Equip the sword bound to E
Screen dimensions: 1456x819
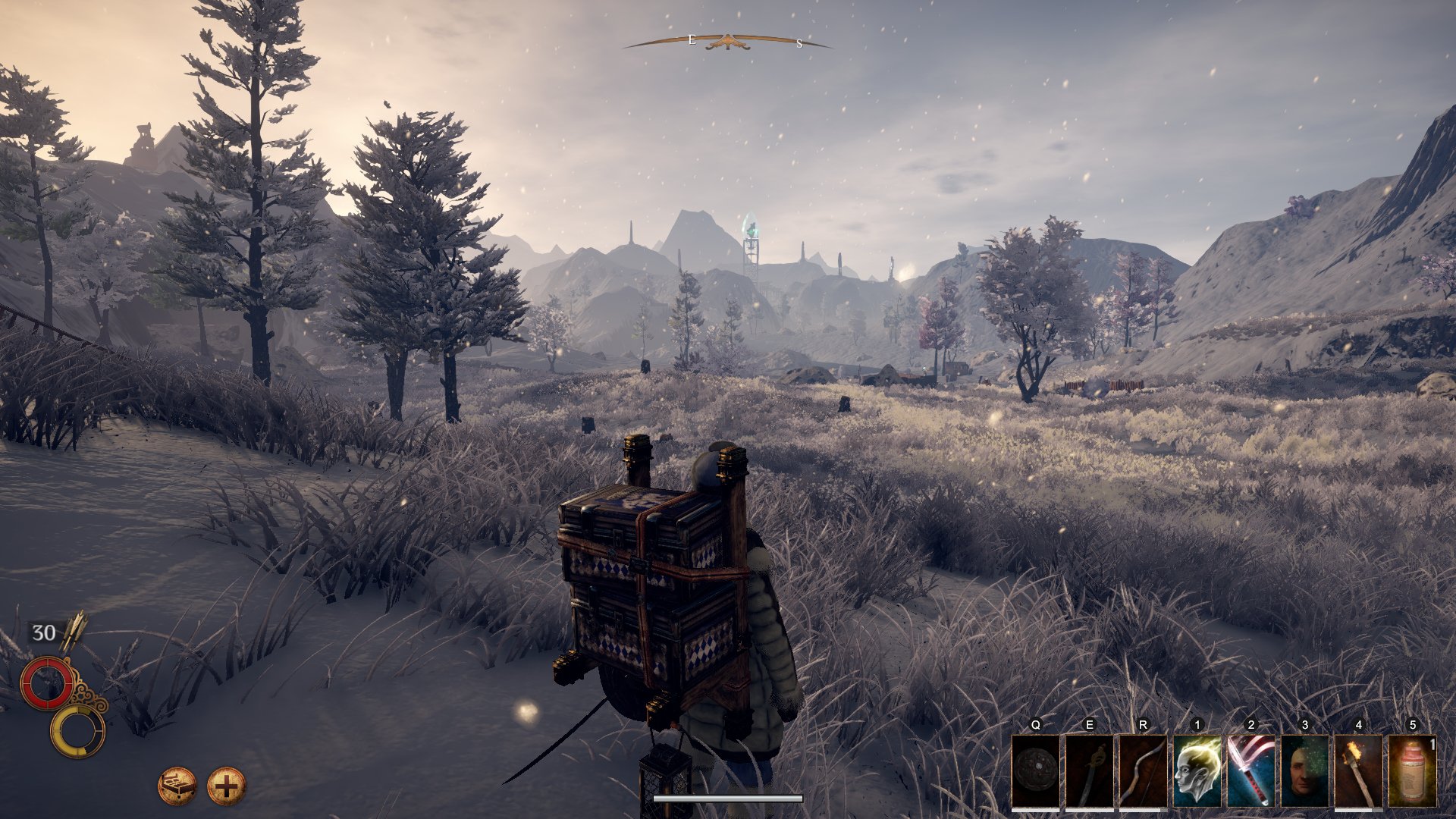pos(1089,771)
